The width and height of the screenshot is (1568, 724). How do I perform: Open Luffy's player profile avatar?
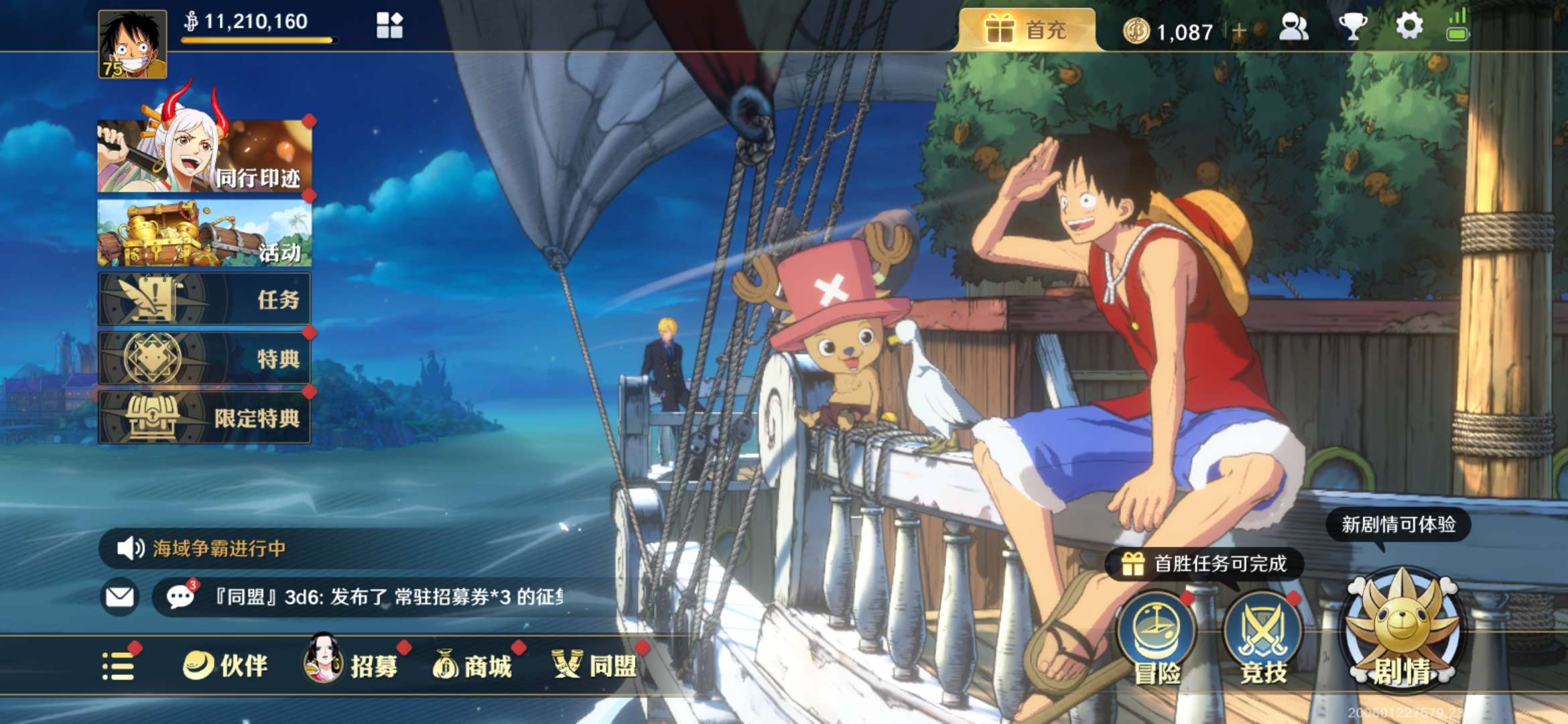[x=133, y=44]
